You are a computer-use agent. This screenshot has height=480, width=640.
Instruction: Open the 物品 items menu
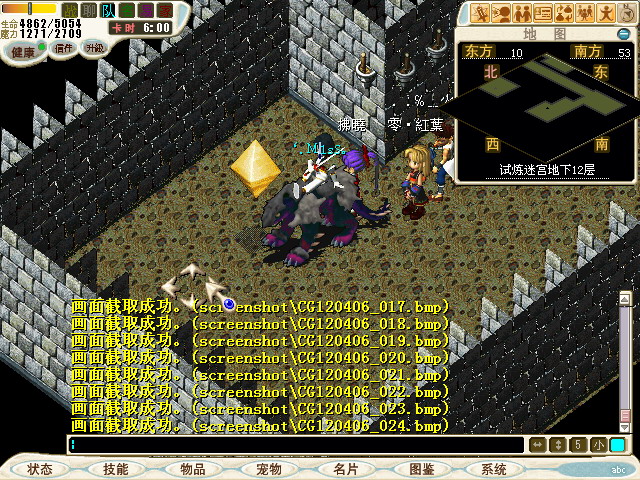pos(192,468)
